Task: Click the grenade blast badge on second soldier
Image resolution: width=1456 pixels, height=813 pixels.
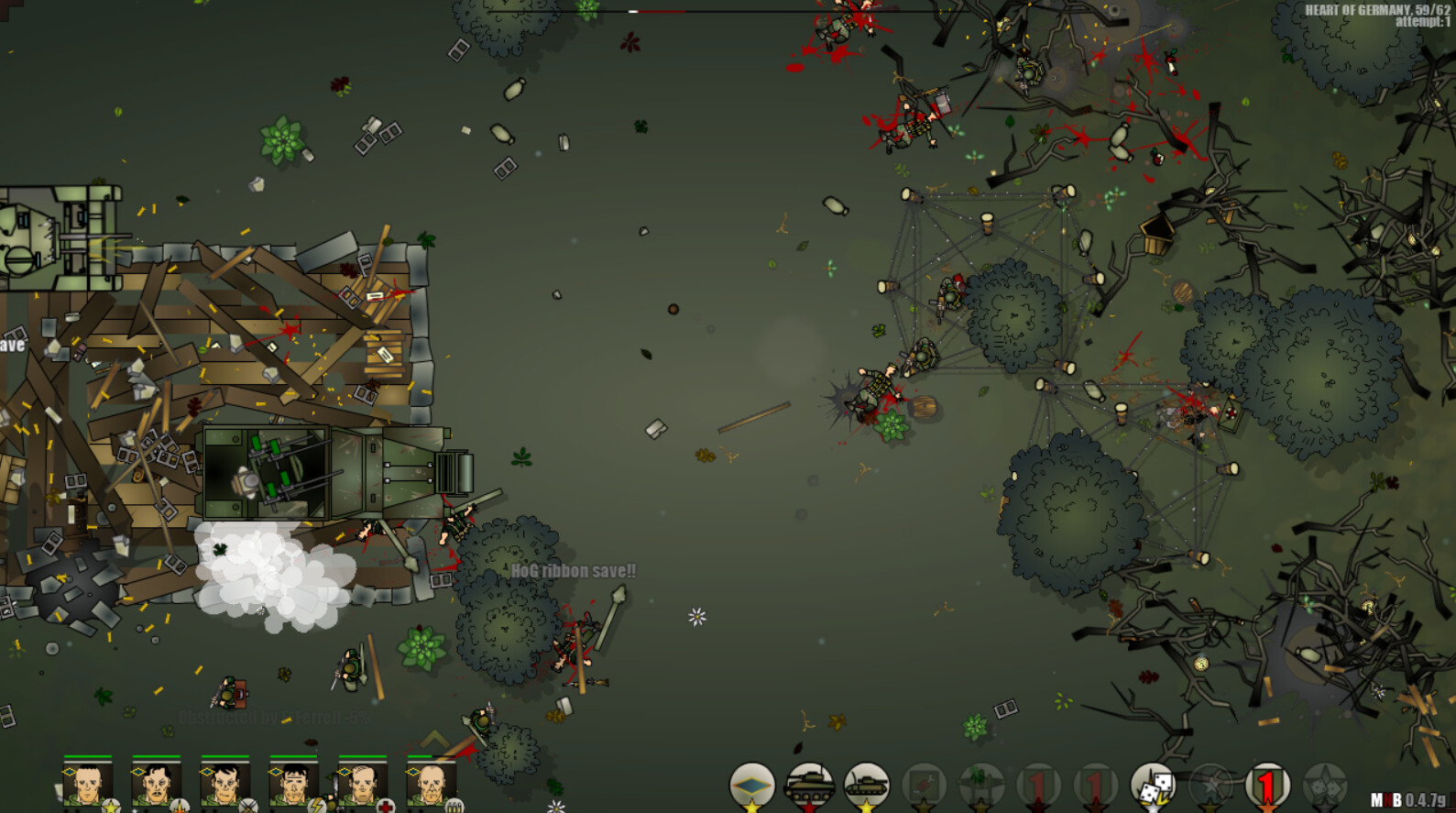Action: tap(179, 808)
